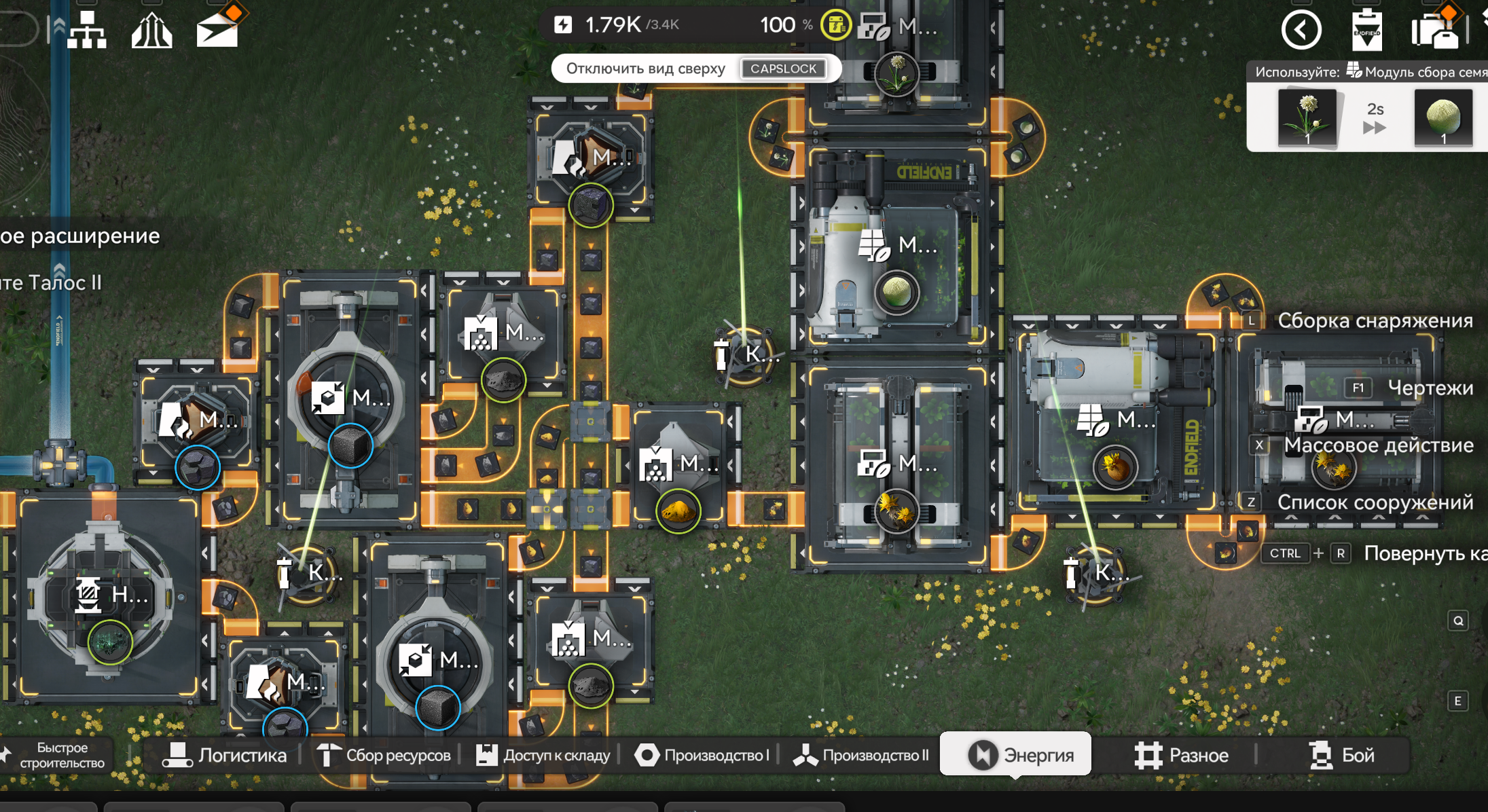The width and height of the screenshot is (1488, 812).
Task: Open the briefcase icon with orange marker
Action: 1434,30
